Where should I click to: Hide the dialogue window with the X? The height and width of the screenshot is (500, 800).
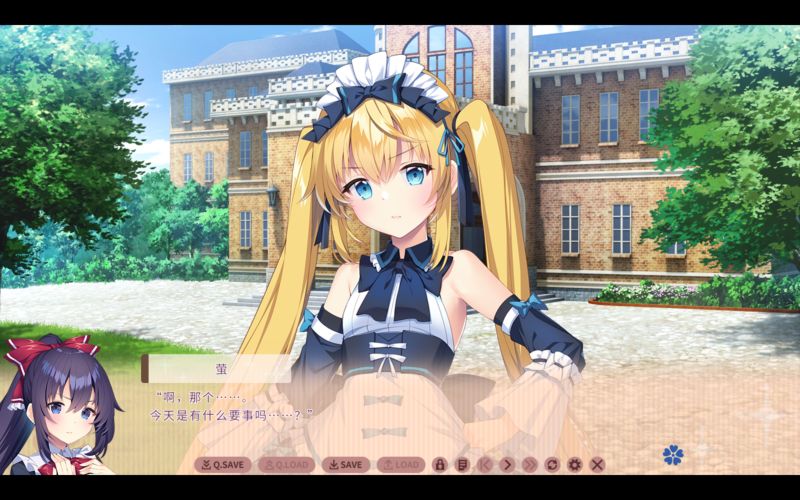click(597, 464)
